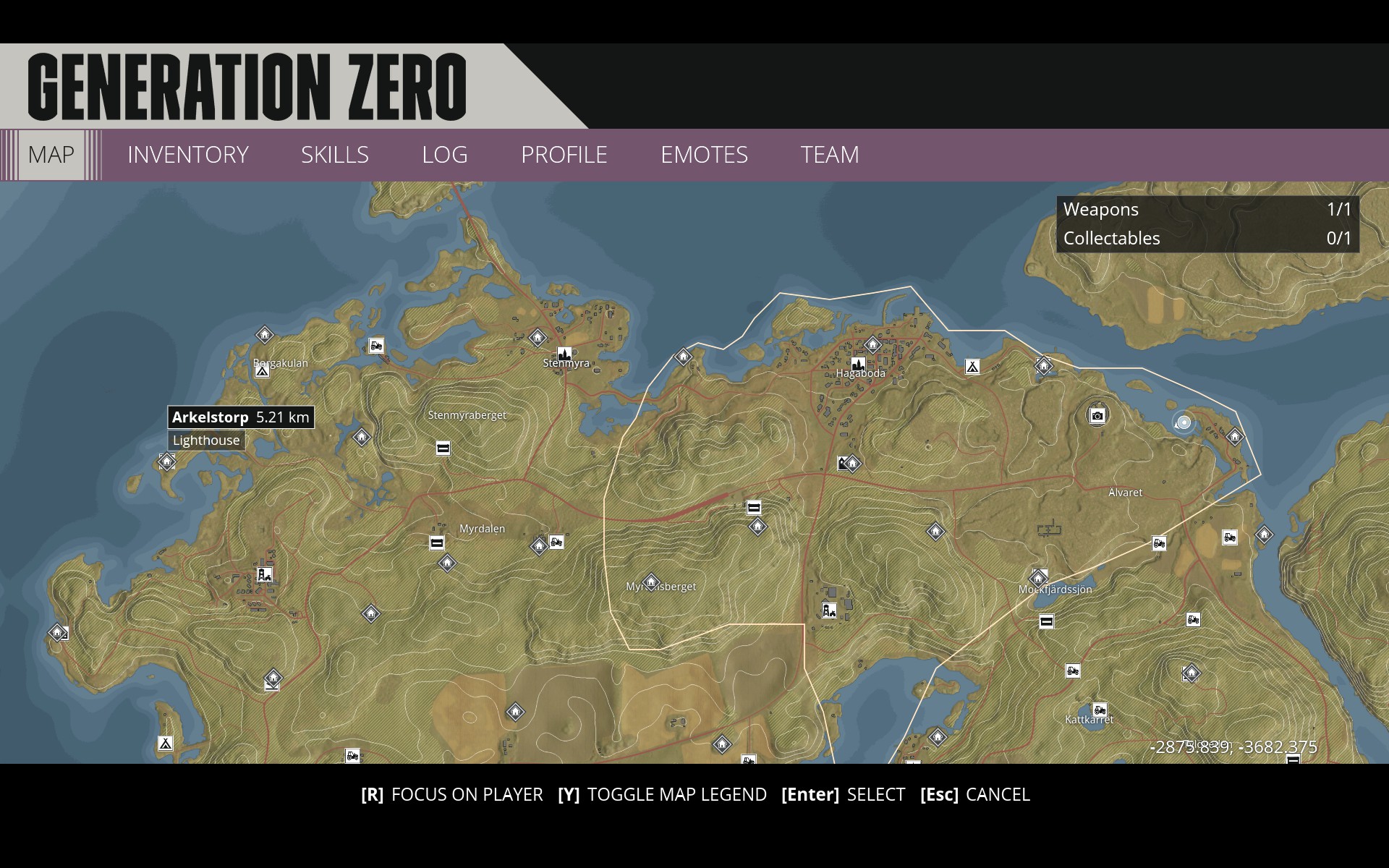Select the container loot icon on Stenmyraberget
The height and width of the screenshot is (868, 1389).
click(x=443, y=449)
